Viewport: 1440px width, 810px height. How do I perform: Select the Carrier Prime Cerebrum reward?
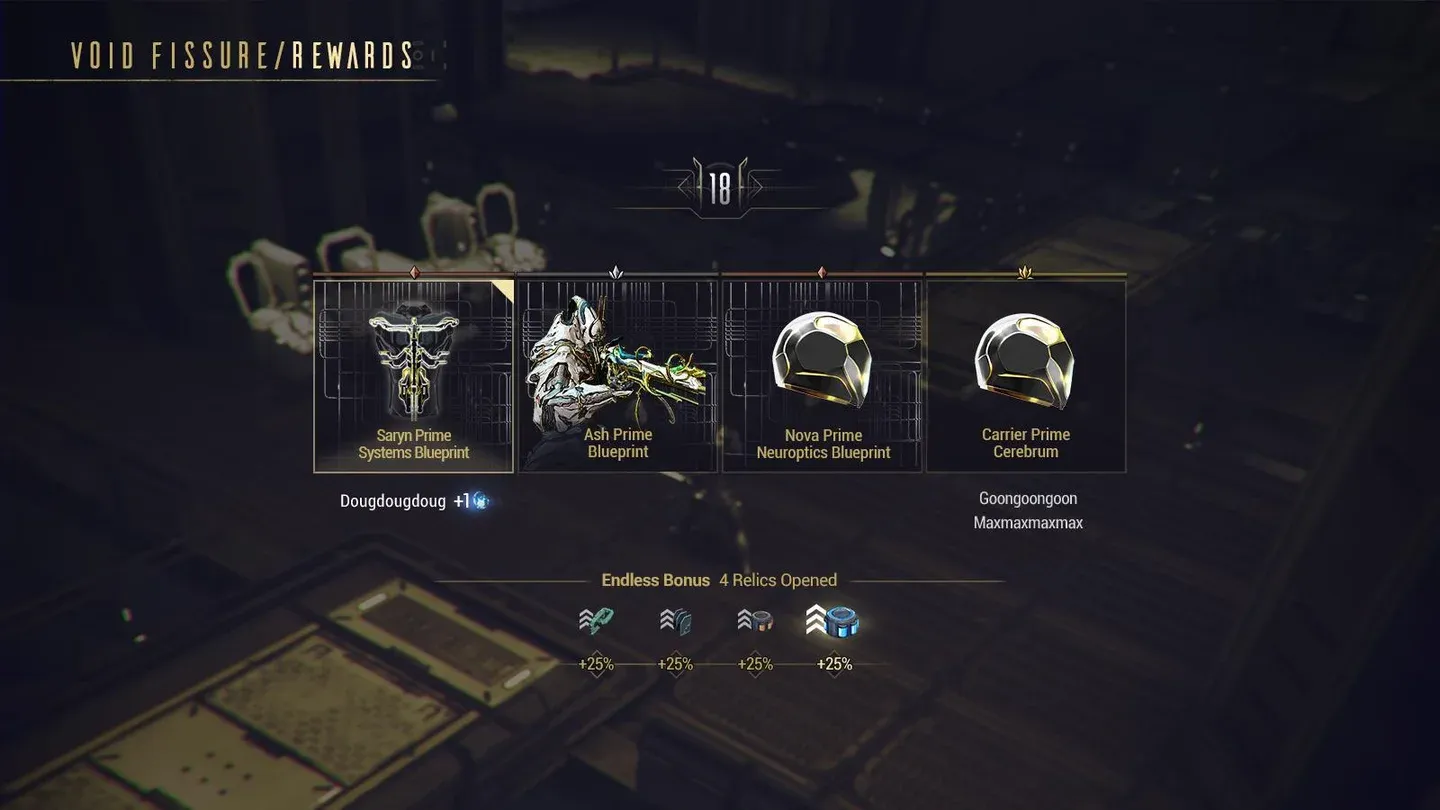1025,376
